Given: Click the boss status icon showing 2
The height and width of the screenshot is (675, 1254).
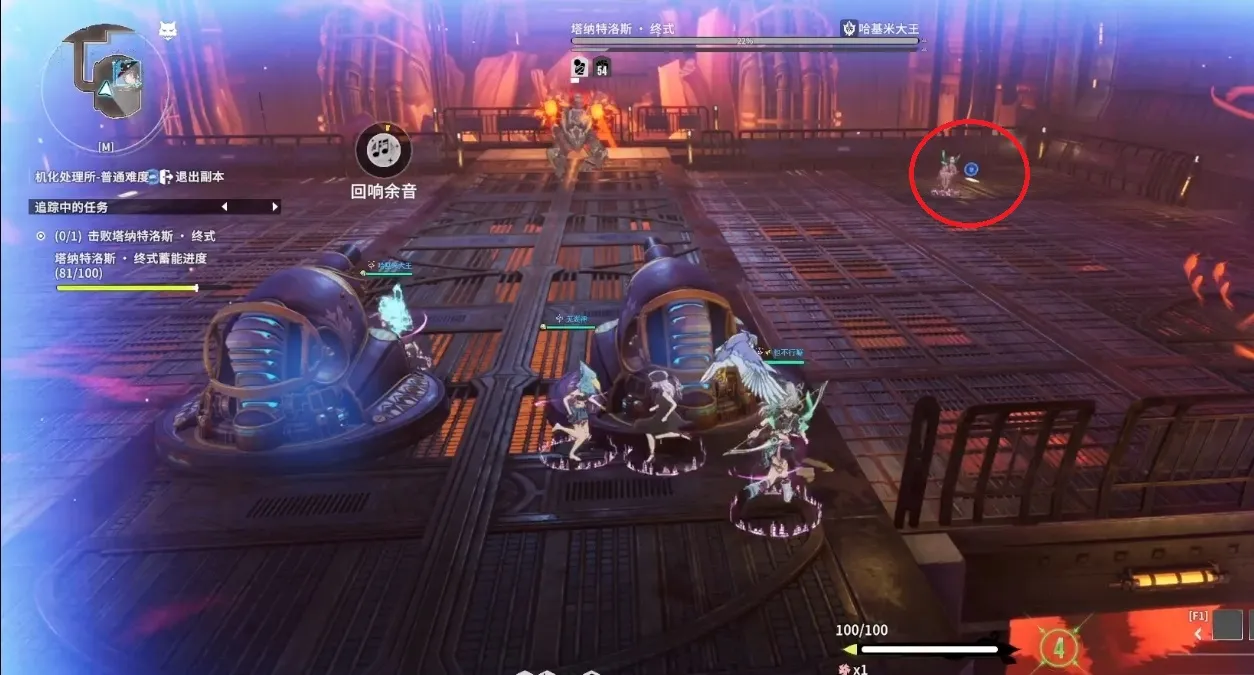Looking at the screenshot, I should 579,67.
